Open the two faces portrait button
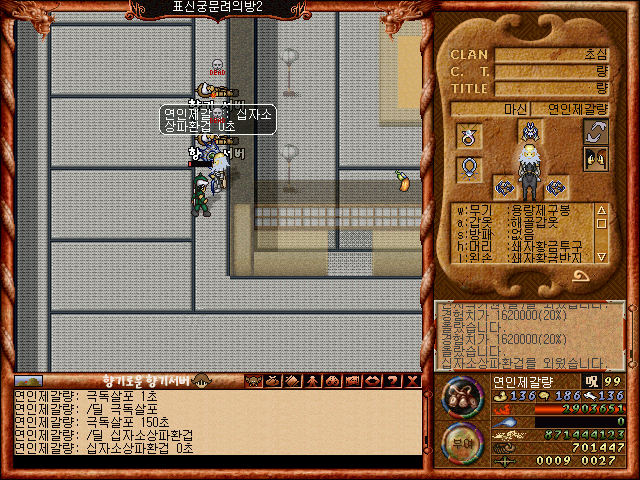Screen dimensions: 640x480 [x=597, y=160]
